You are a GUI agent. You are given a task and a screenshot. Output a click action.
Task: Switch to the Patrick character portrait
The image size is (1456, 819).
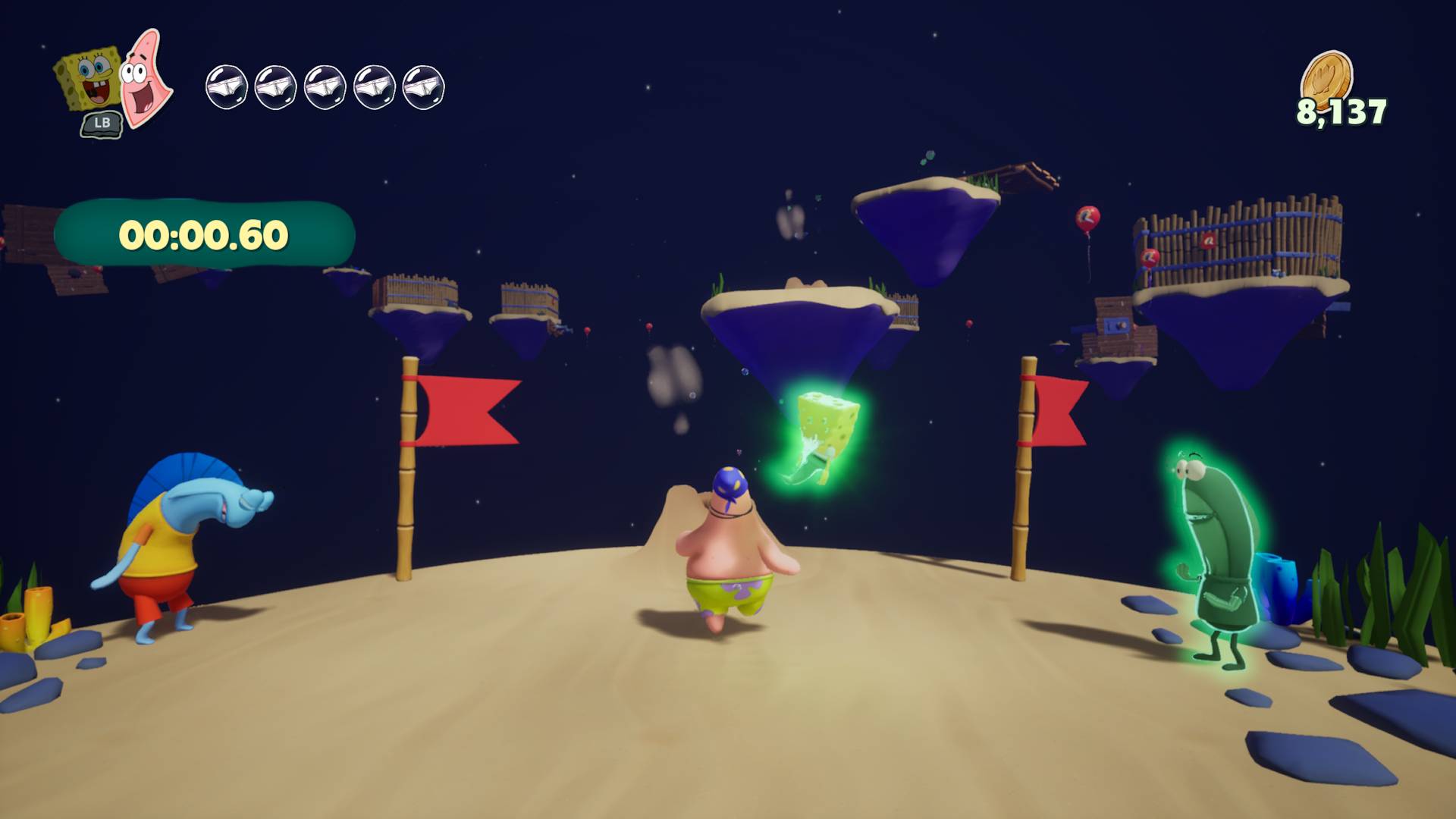coord(147,78)
